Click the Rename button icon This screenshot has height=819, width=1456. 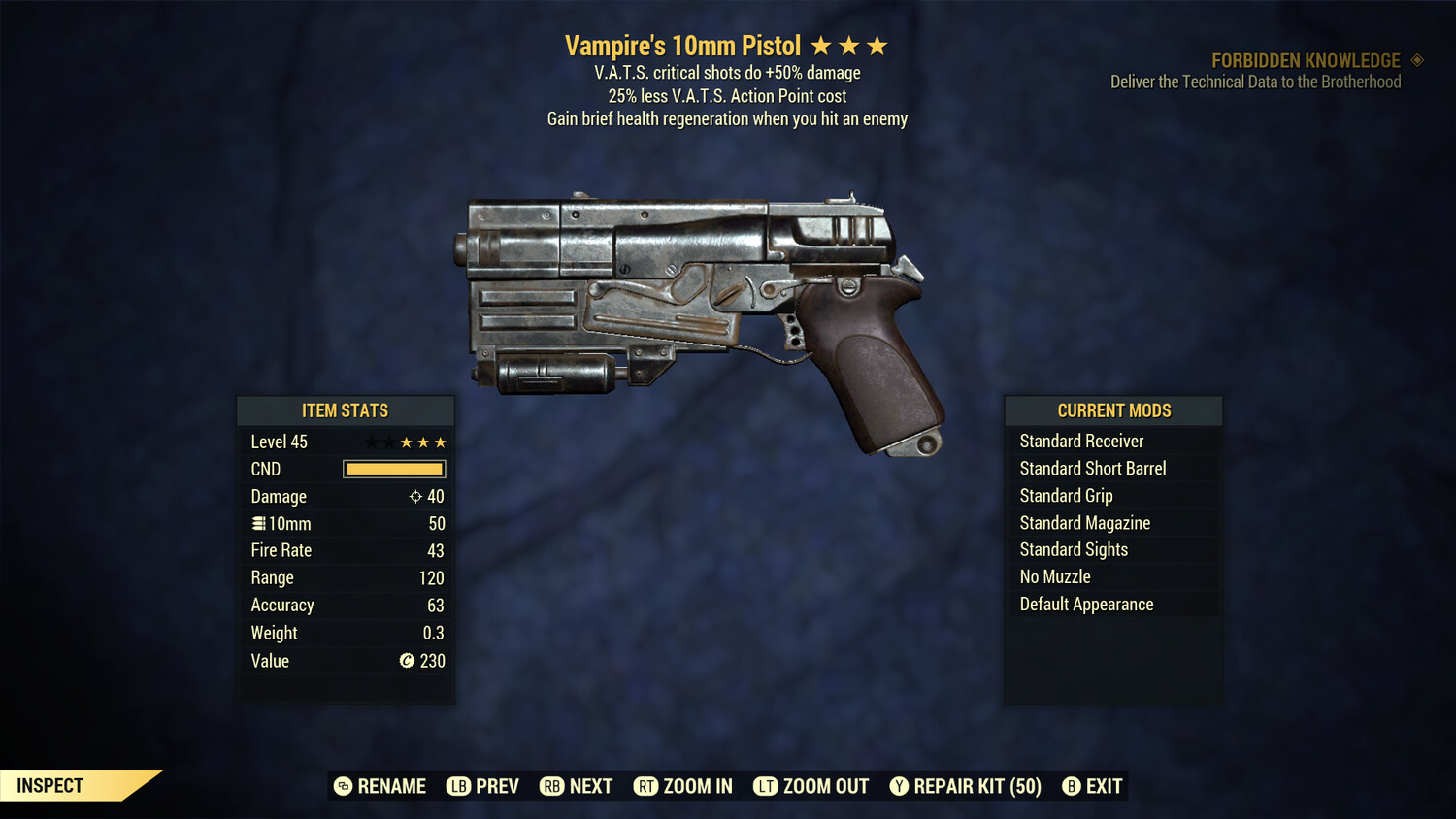[x=342, y=786]
